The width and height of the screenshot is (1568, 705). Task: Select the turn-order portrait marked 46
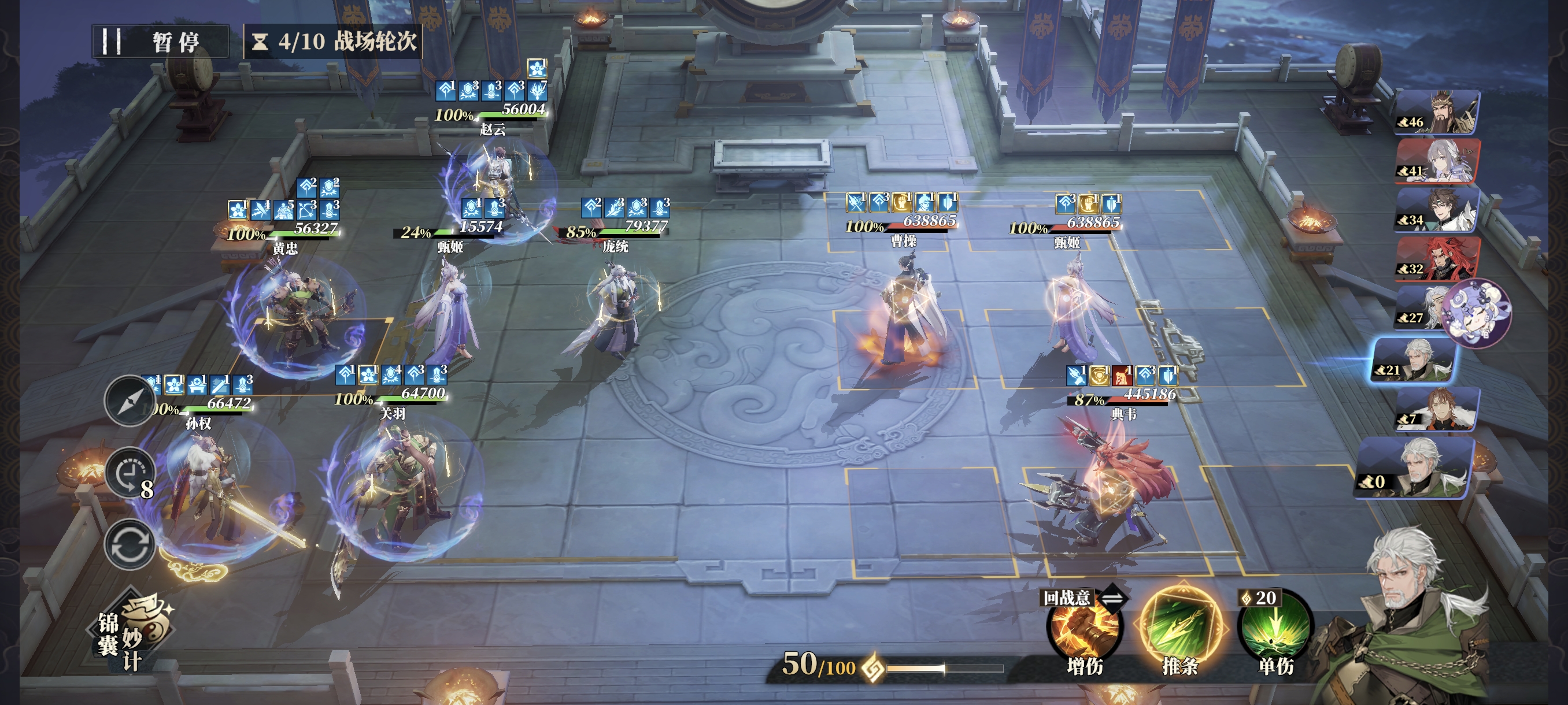pyautogui.click(x=1437, y=113)
